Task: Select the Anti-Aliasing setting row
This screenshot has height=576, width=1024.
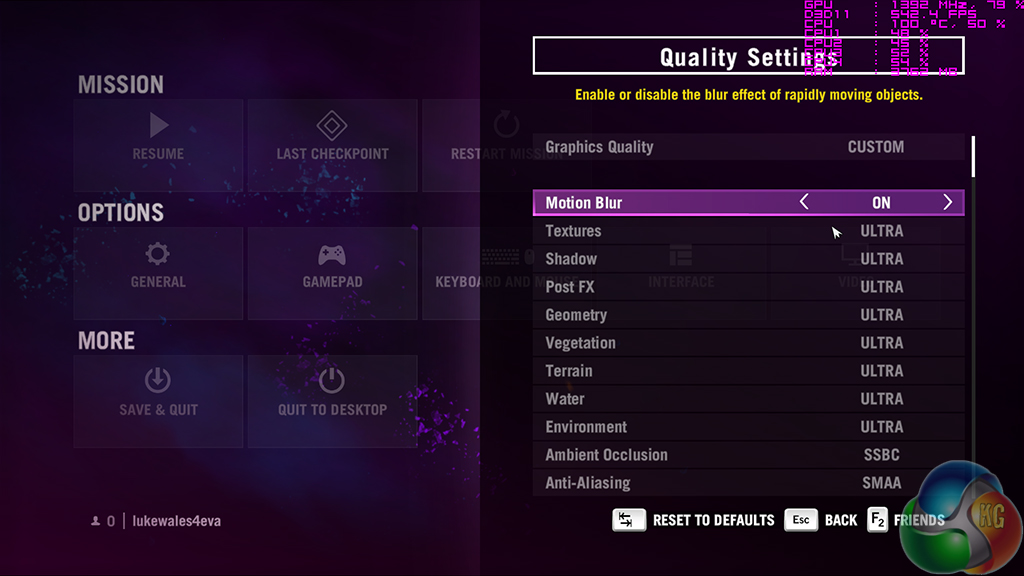Action: [x=748, y=483]
